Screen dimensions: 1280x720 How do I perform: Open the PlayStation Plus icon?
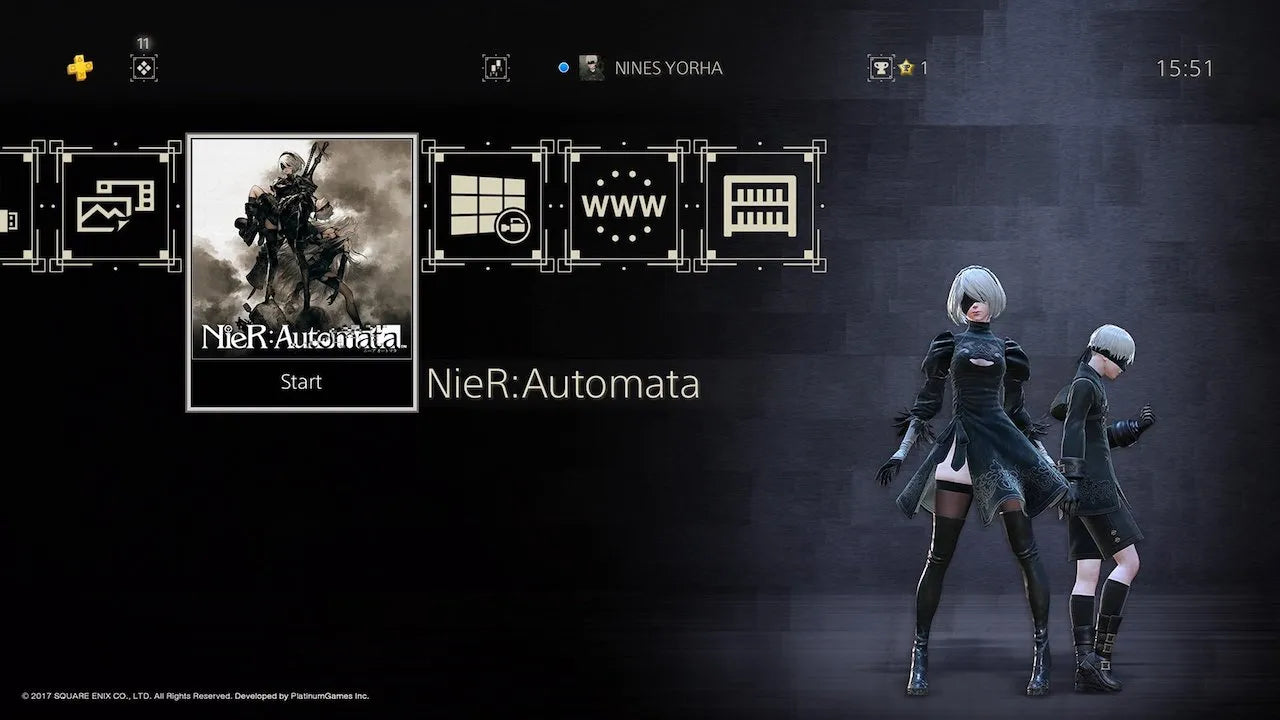tap(79, 67)
